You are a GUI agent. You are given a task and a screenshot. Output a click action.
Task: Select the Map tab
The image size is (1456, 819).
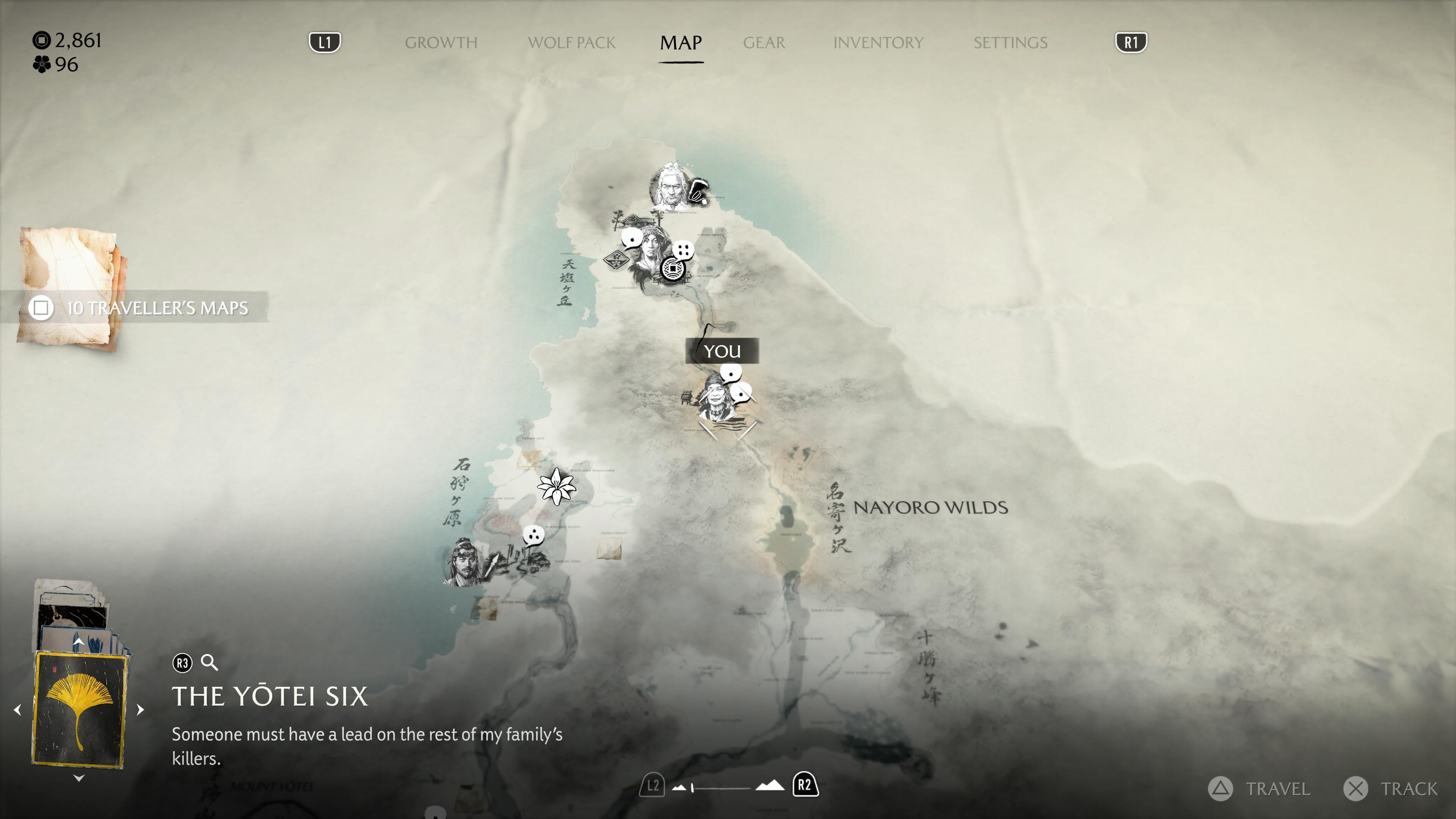[x=681, y=42]
